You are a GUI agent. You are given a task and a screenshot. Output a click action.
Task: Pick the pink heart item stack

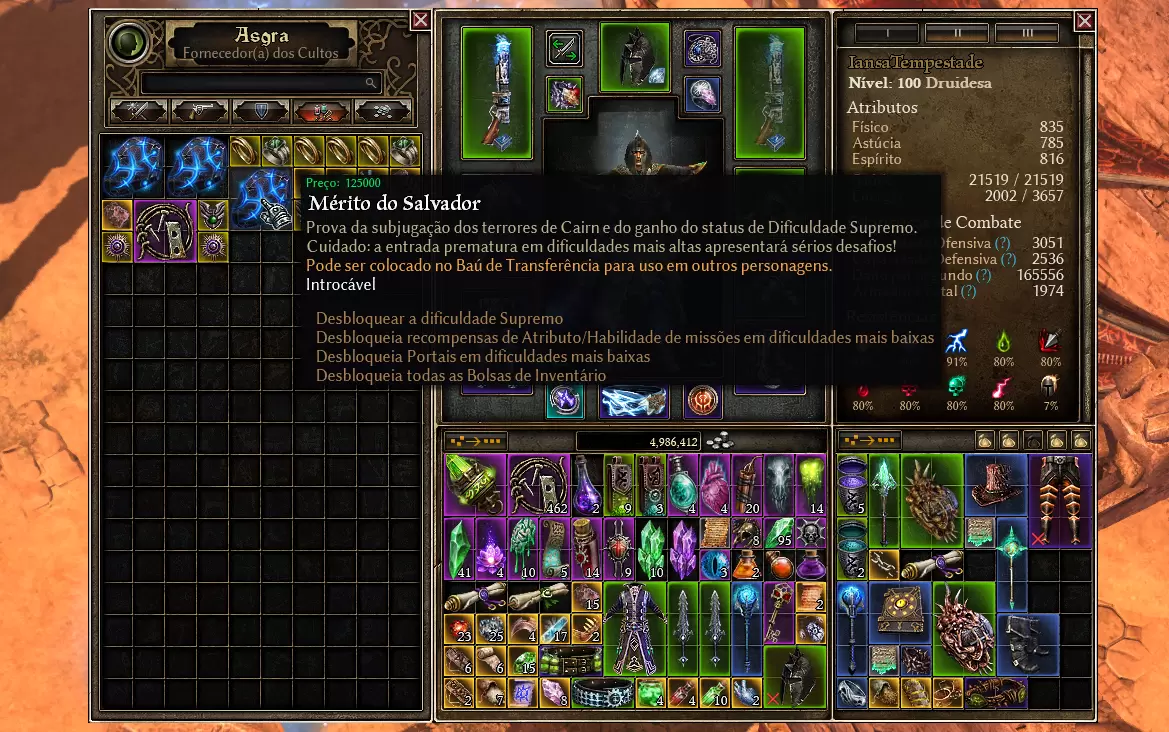tap(716, 485)
